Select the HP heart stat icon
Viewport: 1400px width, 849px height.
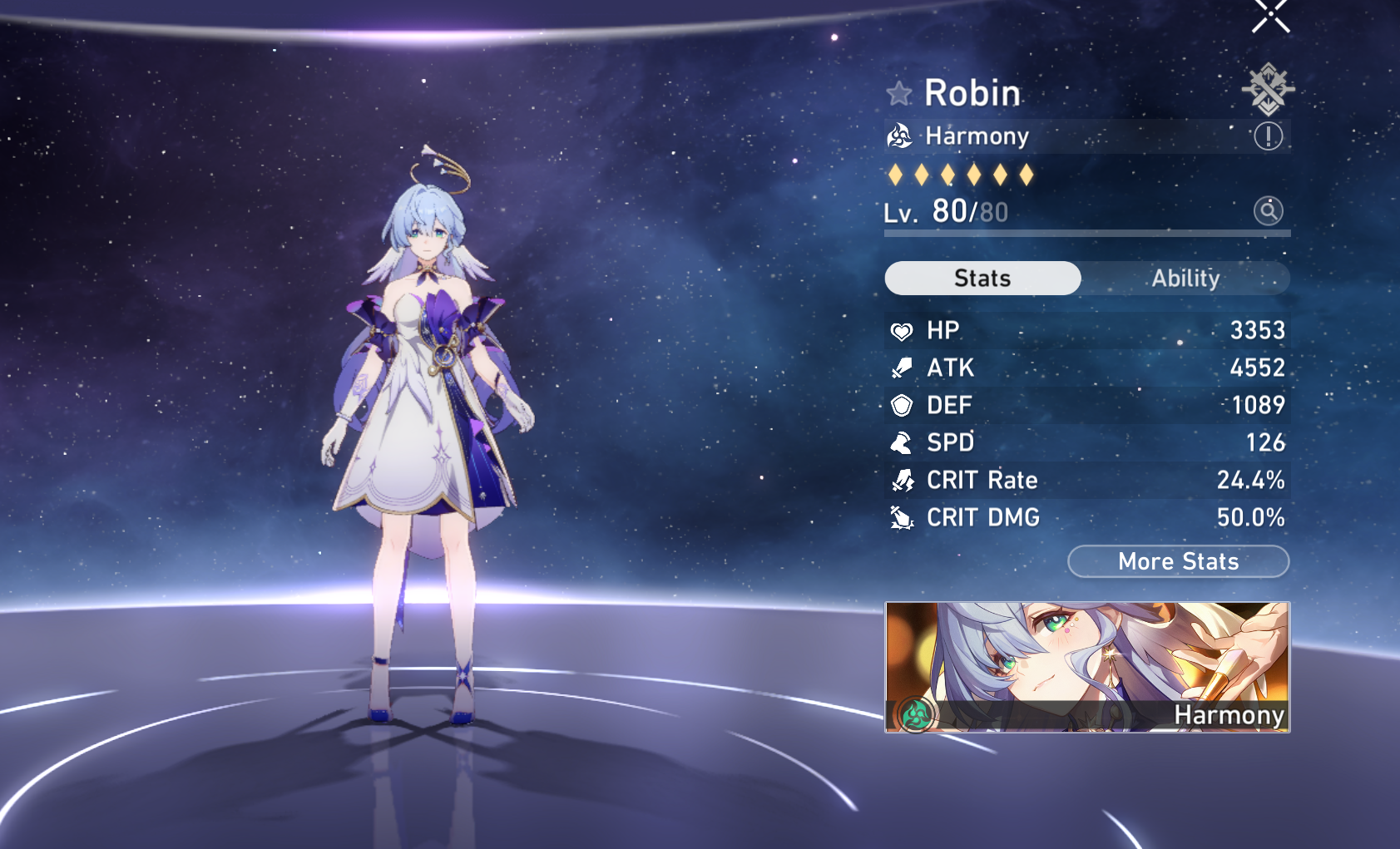click(902, 330)
